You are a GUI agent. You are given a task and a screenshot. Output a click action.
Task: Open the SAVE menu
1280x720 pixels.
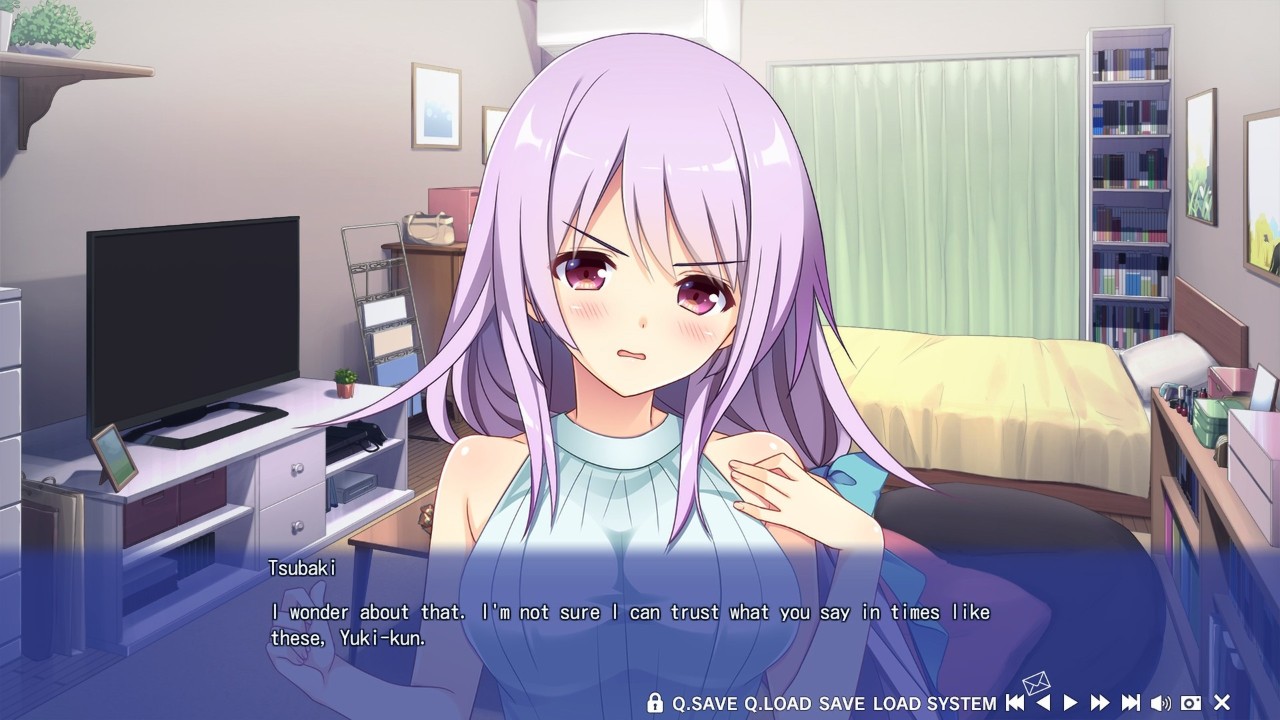click(x=841, y=703)
